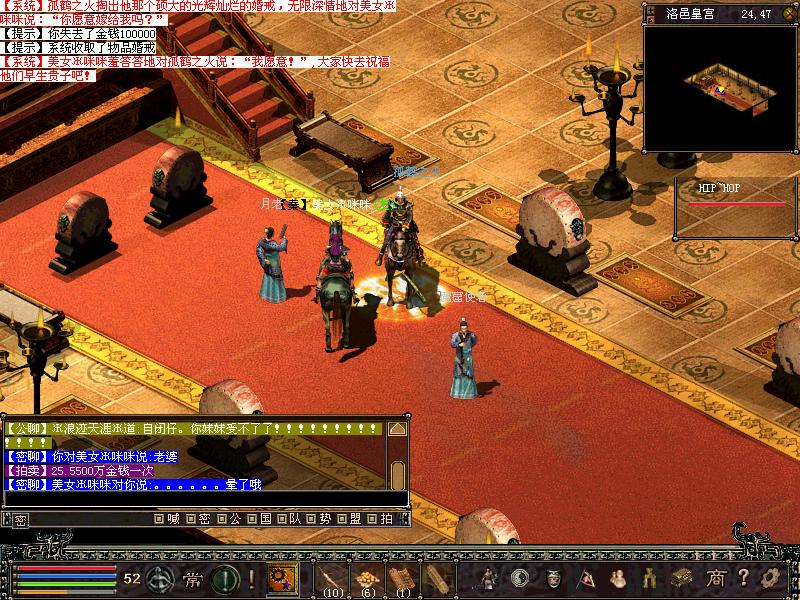Image resolution: width=800 pixels, height=600 pixels.
Task: Toggle the 拍 auction channel checkbox
Action: 370,519
